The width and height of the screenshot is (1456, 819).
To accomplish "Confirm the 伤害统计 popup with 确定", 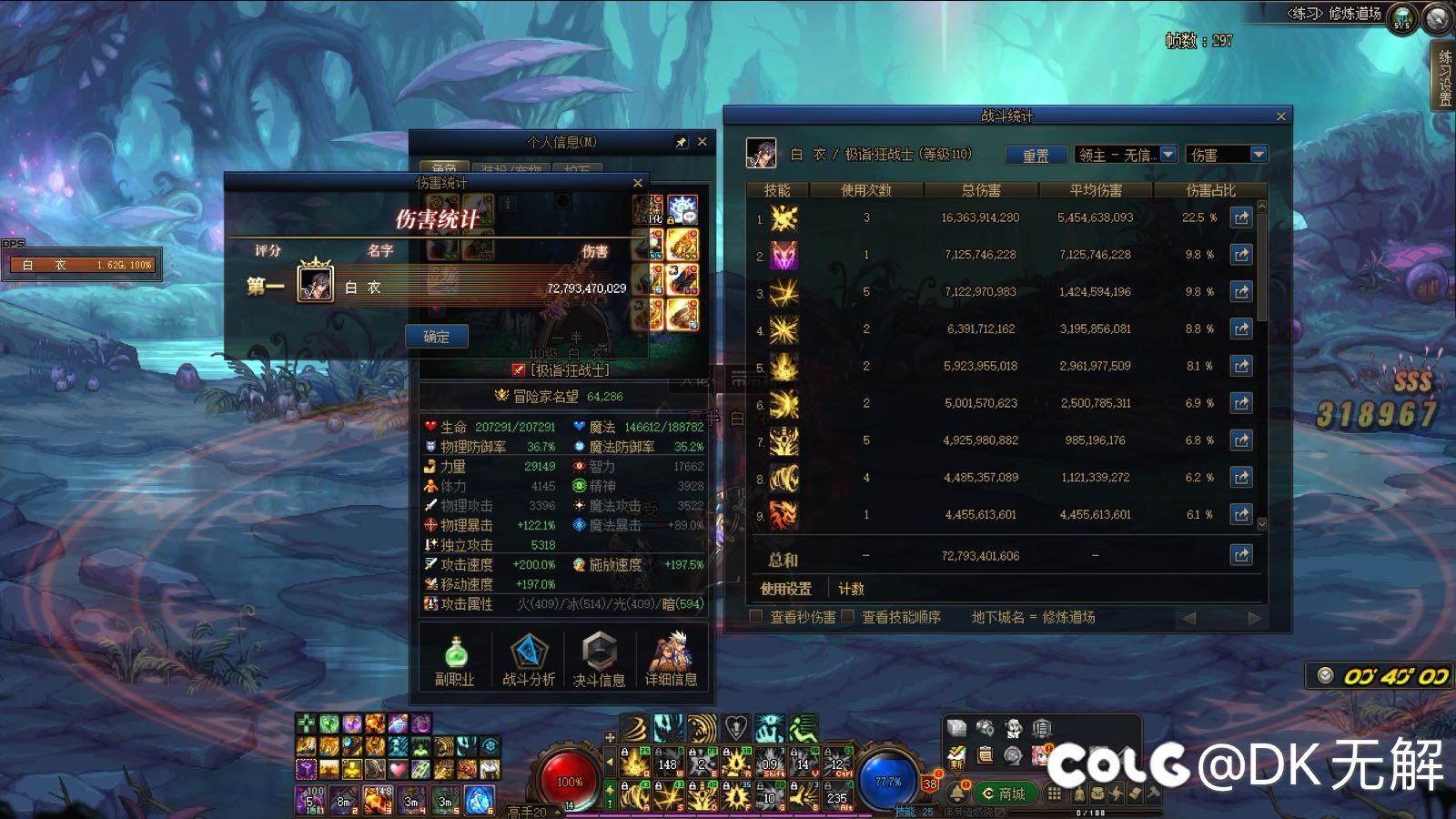I will click(x=436, y=337).
